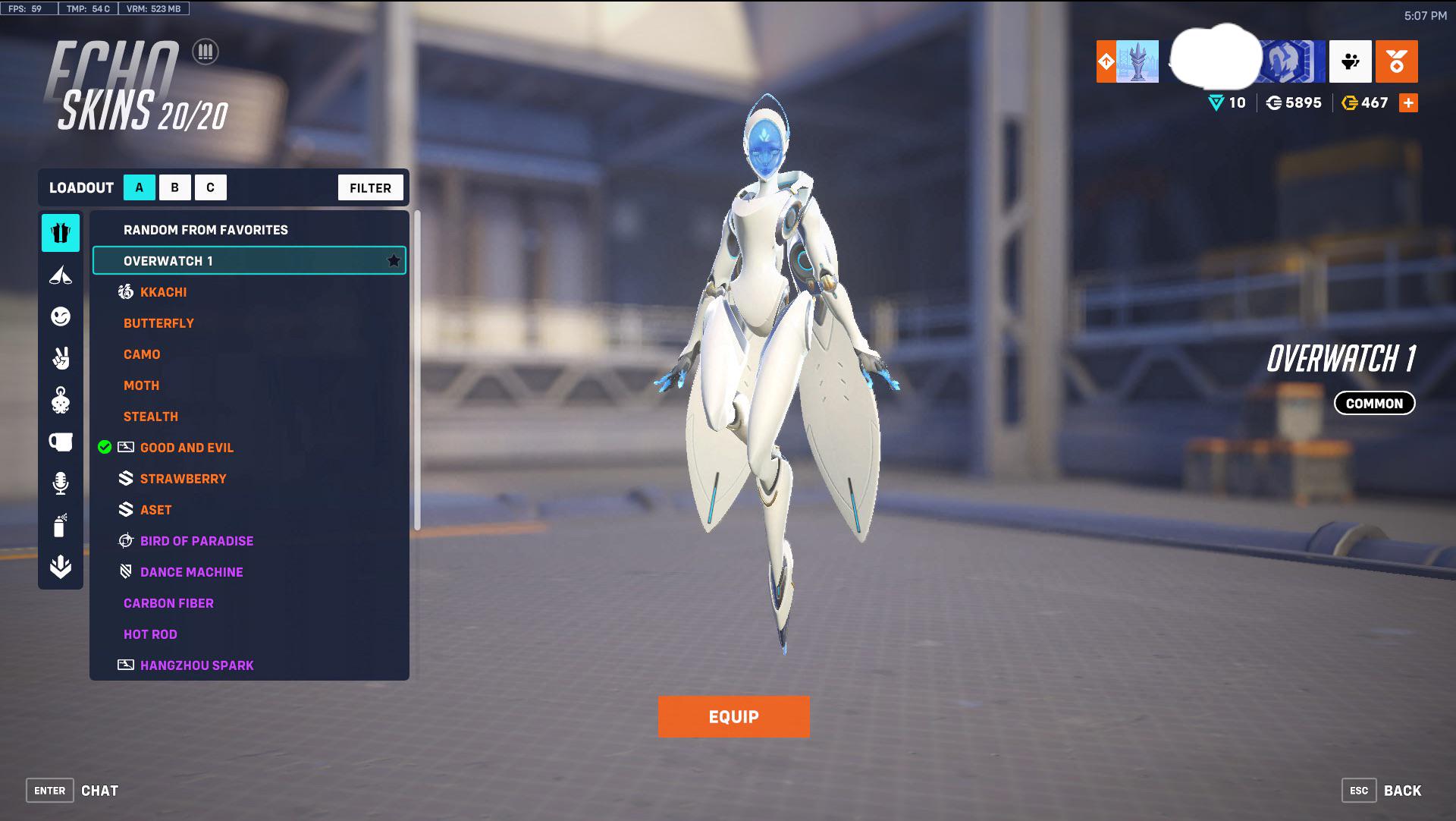Select loadout C
Image resolution: width=1456 pixels, height=821 pixels.
click(210, 187)
